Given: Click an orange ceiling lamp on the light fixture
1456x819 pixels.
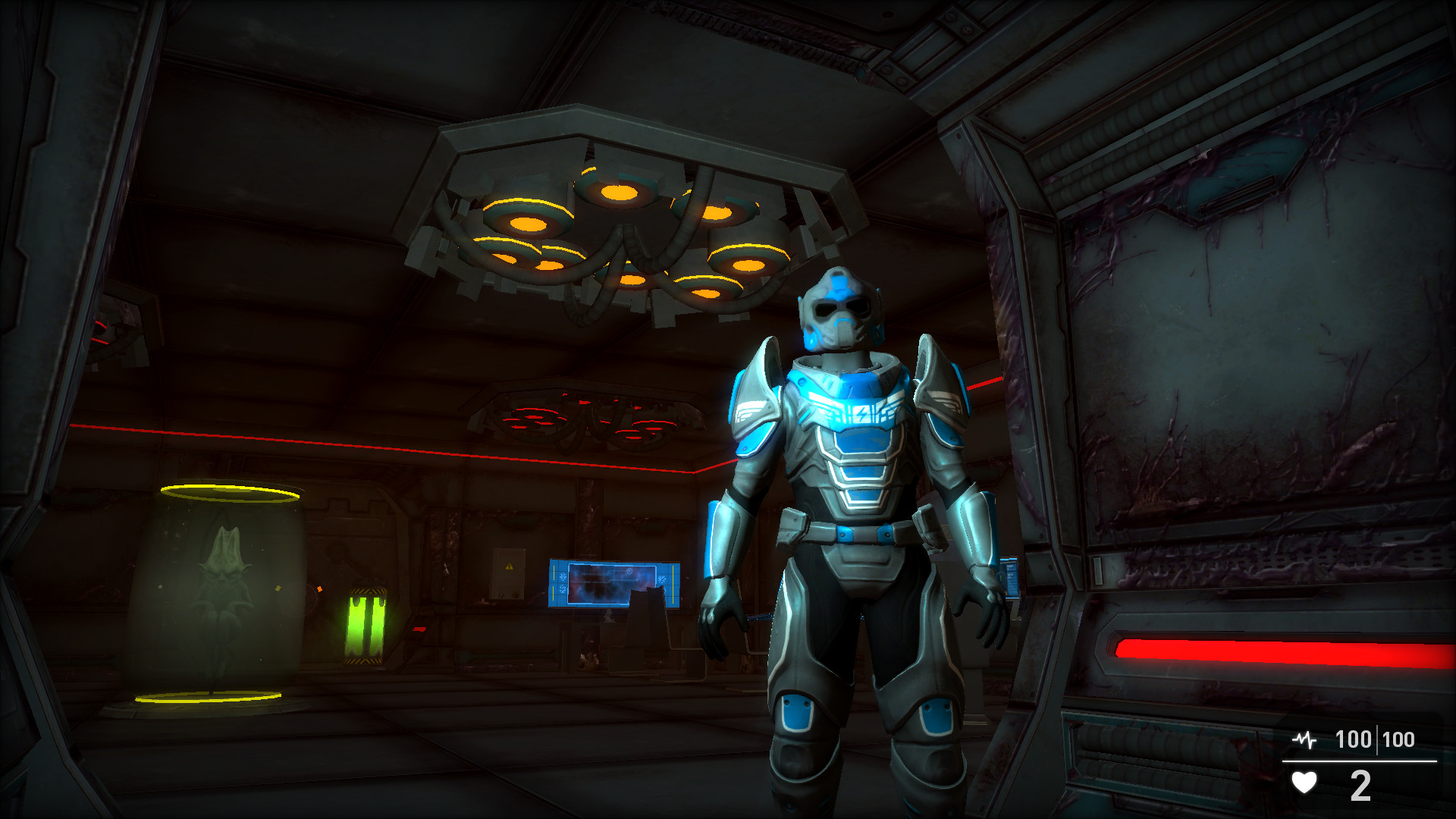Looking at the screenshot, I should 527,224.
